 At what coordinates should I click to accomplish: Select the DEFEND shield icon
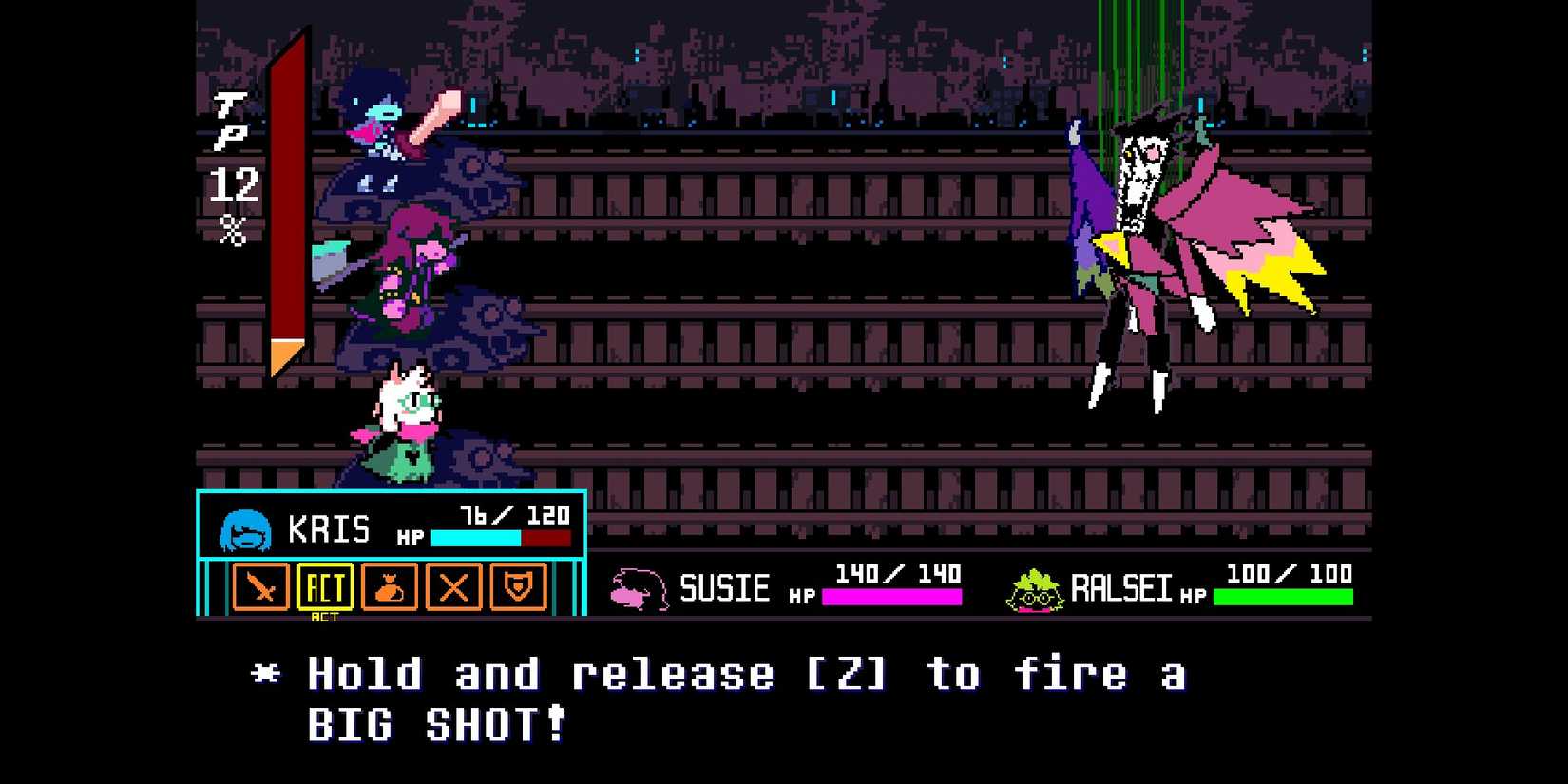coord(519,589)
